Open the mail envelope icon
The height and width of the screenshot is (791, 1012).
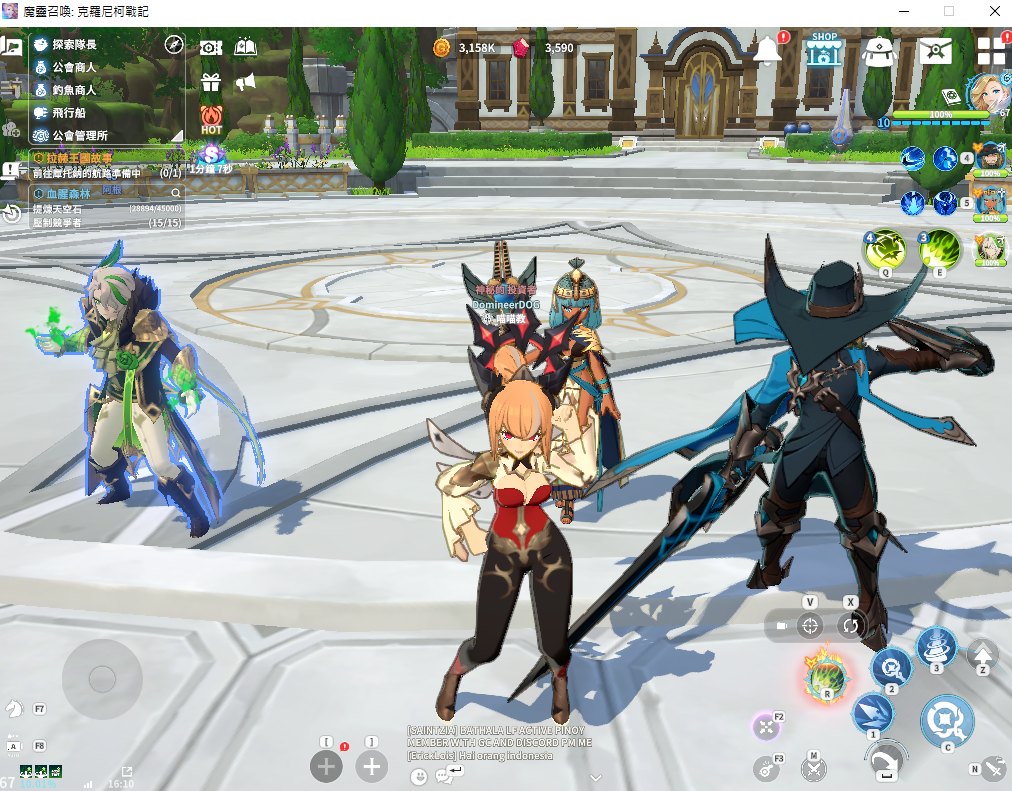tap(935, 50)
